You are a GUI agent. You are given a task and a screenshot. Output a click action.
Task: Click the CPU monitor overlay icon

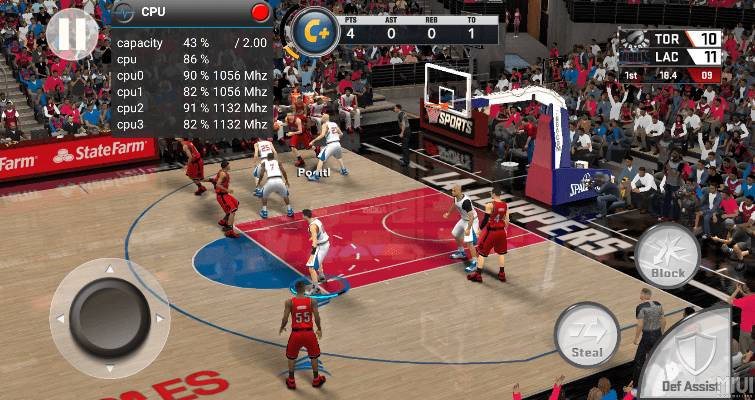pyautogui.click(x=125, y=12)
